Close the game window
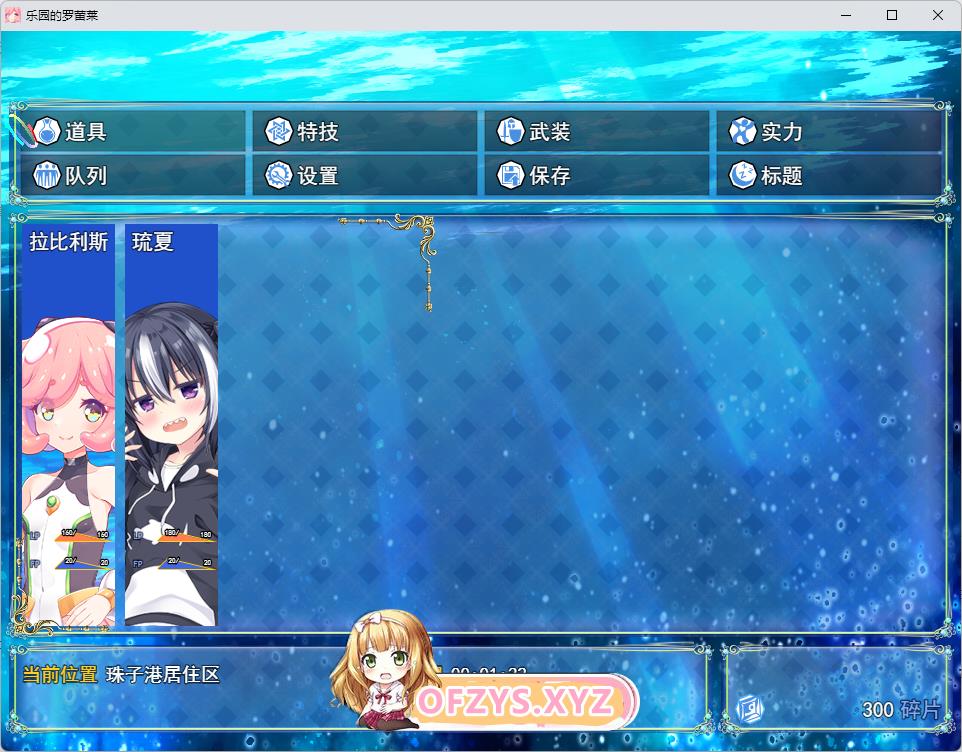The height and width of the screenshot is (752, 962). pos(938,15)
